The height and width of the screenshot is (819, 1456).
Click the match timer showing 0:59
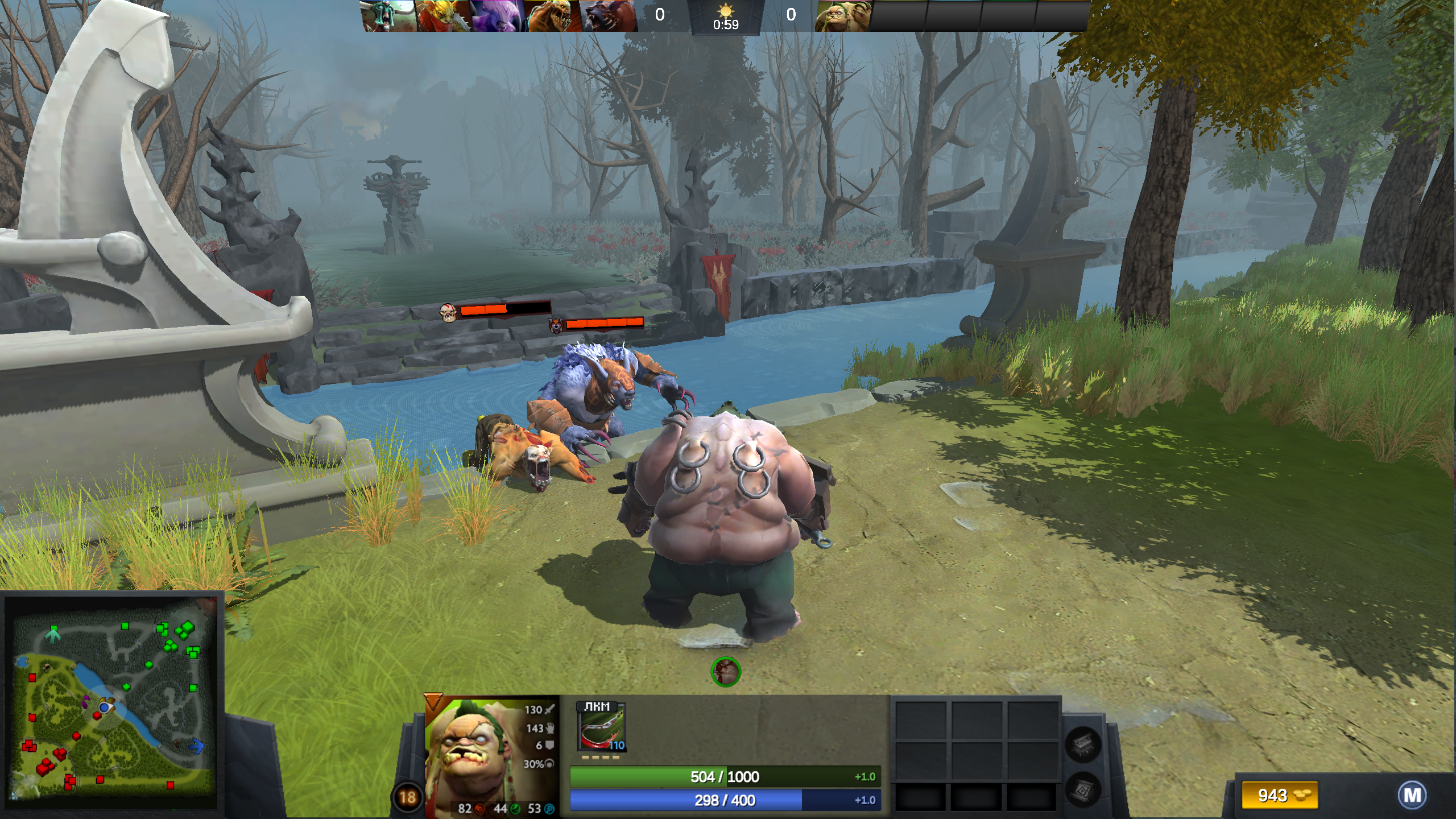(x=726, y=24)
